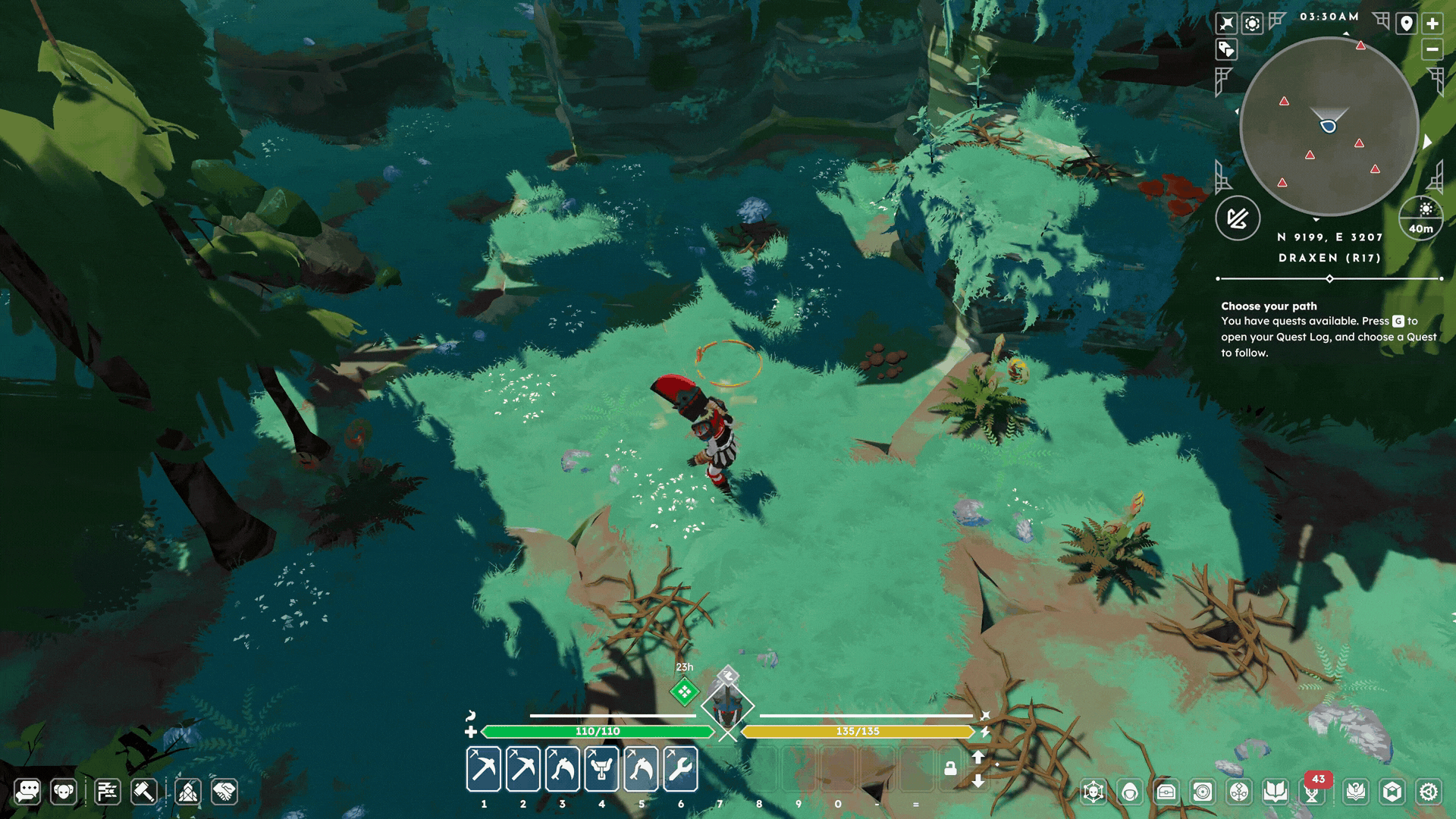This screenshot has width=1456, height=819.
Task: Open the question-mark help book icon
Action: point(1355,792)
